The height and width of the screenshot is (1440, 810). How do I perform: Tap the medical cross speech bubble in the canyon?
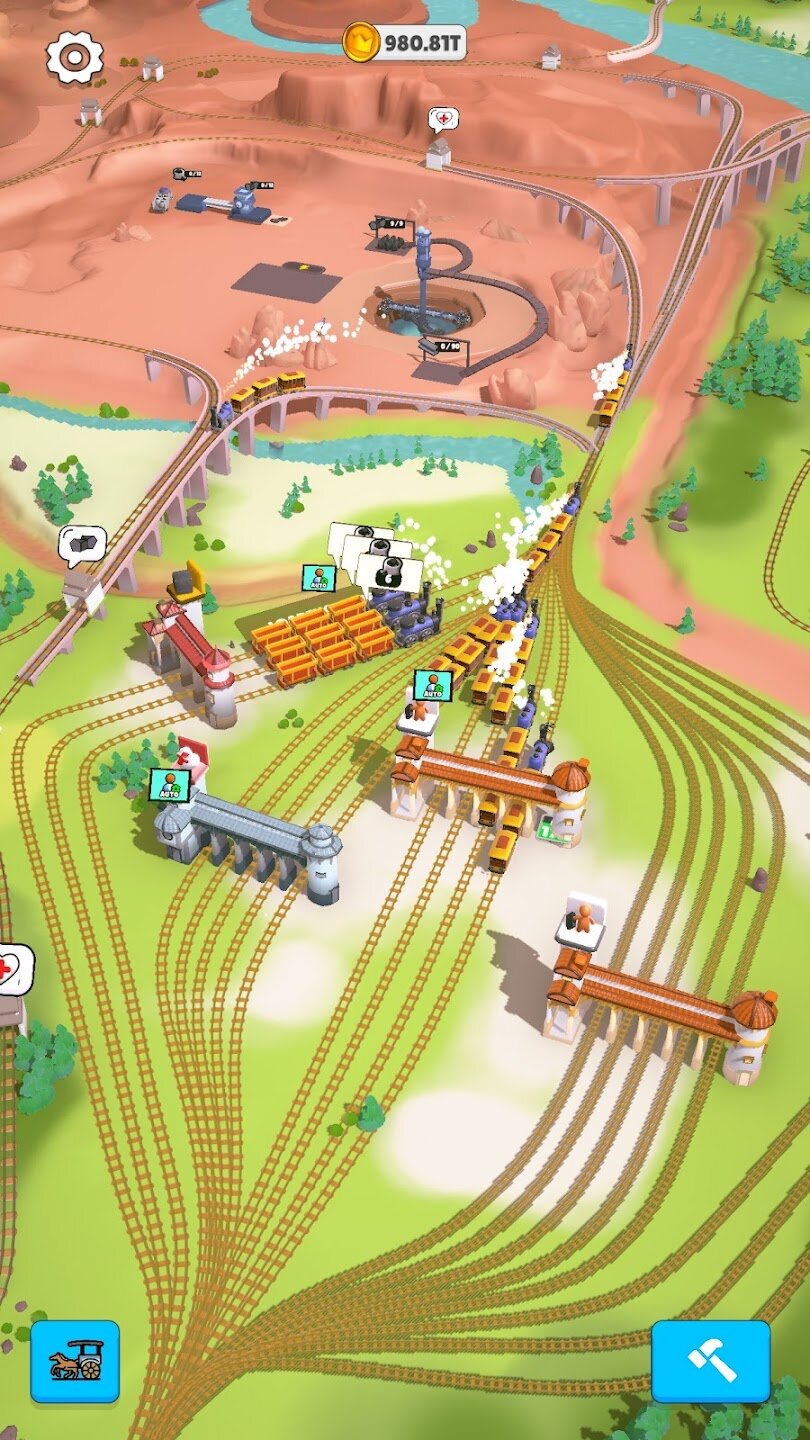click(x=443, y=121)
